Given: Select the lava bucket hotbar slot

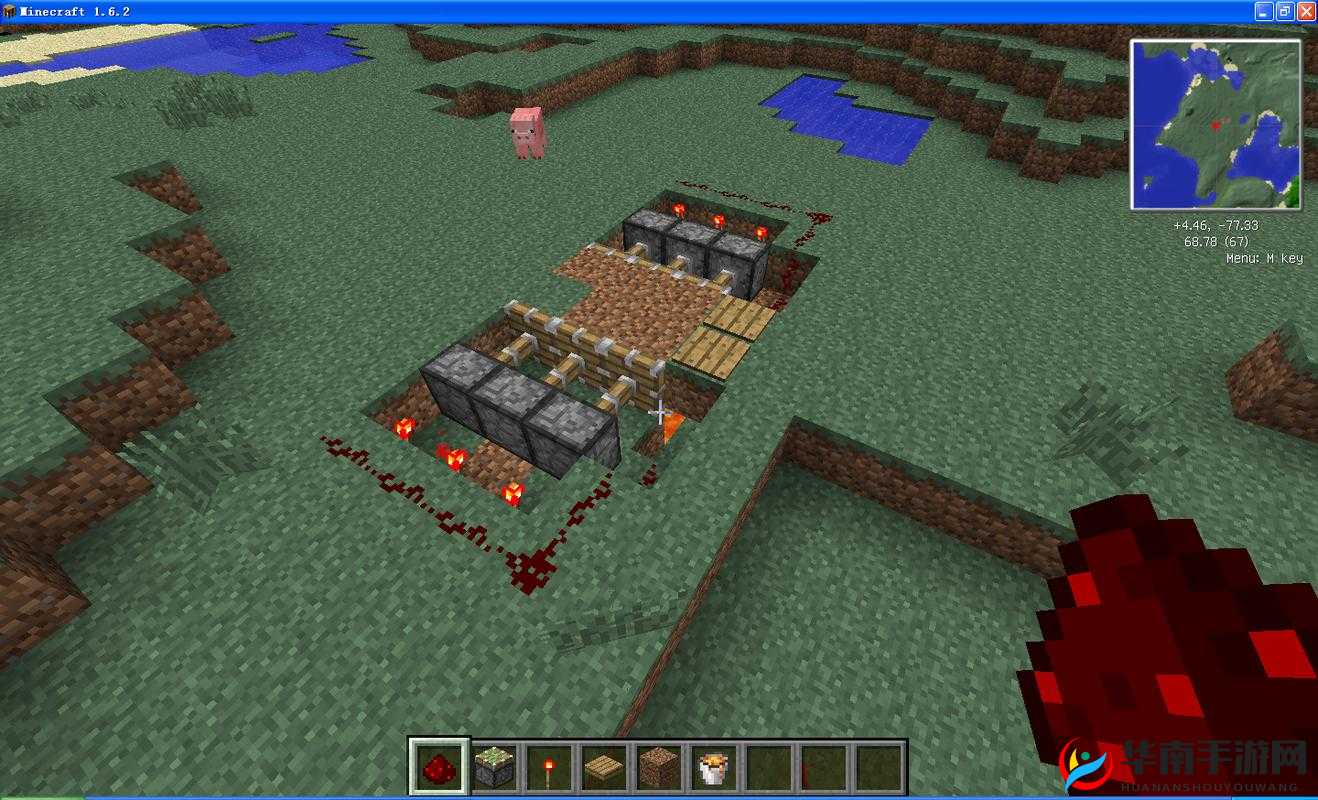Looking at the screenshot, I should pos(712,768).
